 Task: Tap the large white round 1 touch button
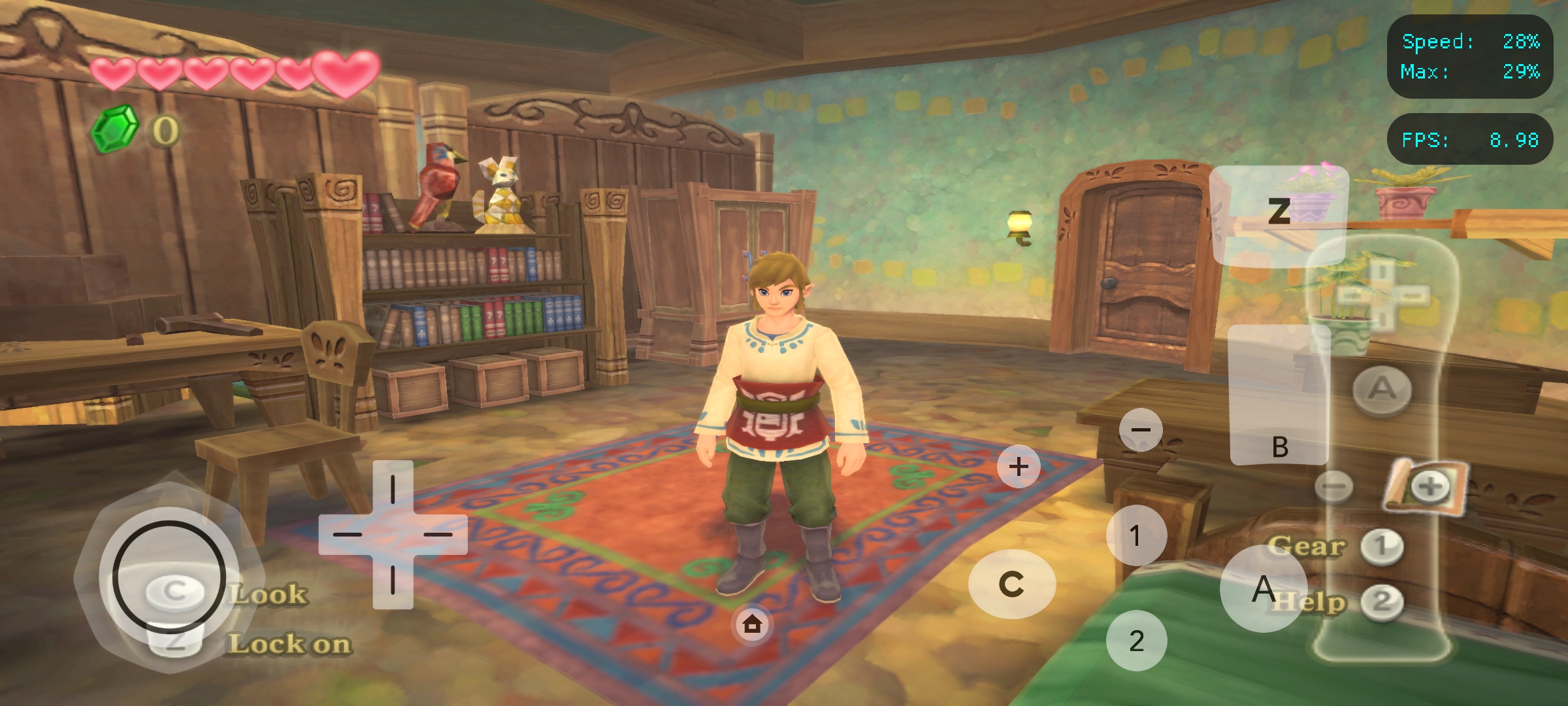coord(1136,535)
